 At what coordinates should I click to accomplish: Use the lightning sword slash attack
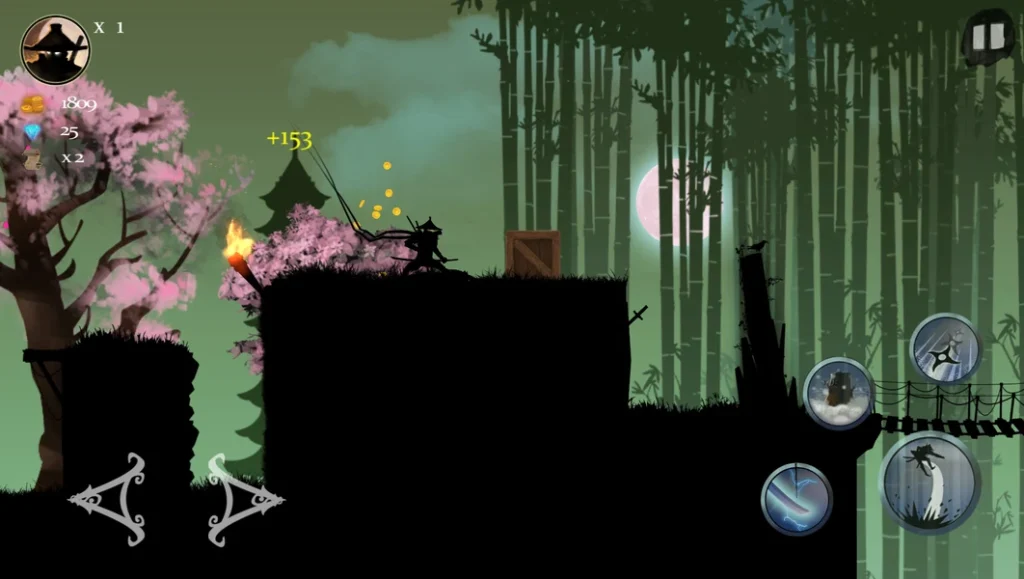[796, 499]
